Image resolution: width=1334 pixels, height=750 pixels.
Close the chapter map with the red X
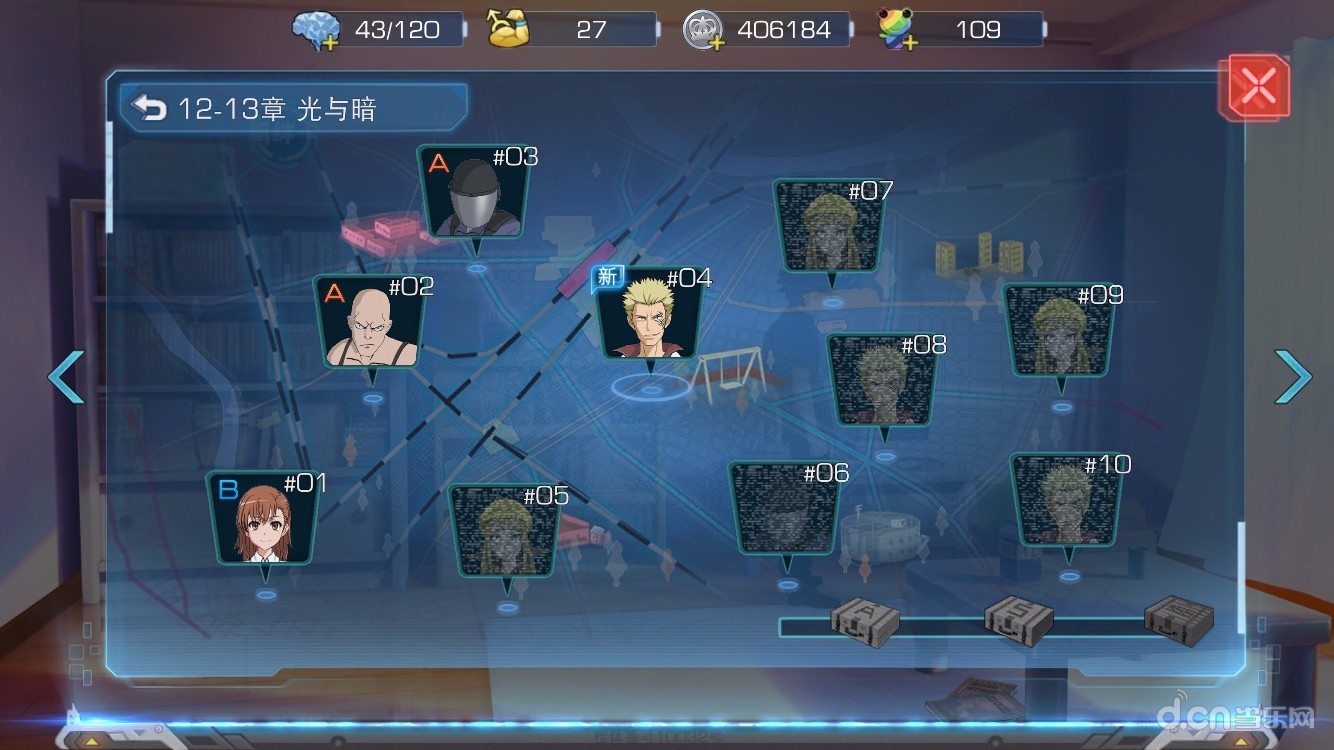[1257, 88]
